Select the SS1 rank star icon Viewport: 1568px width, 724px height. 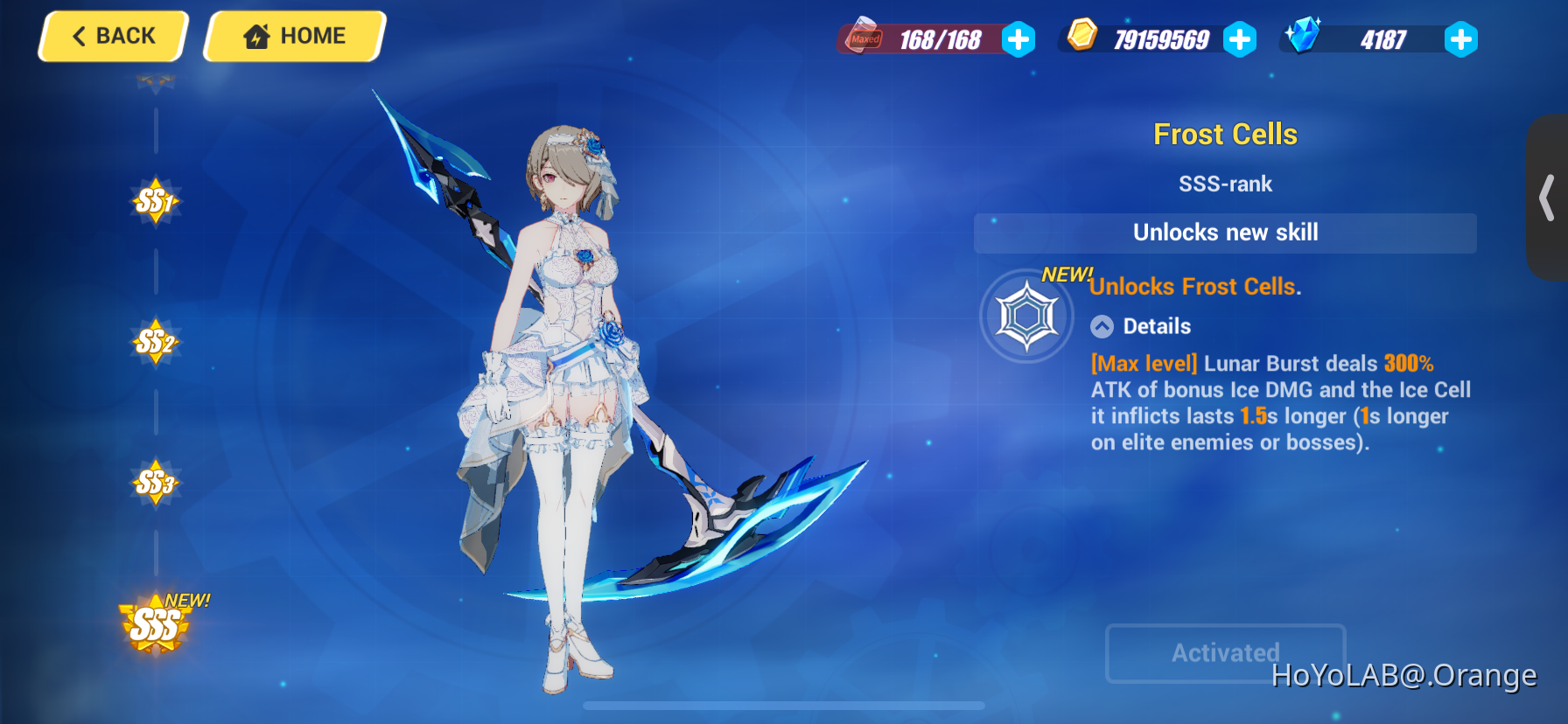(x=156, y=201)
